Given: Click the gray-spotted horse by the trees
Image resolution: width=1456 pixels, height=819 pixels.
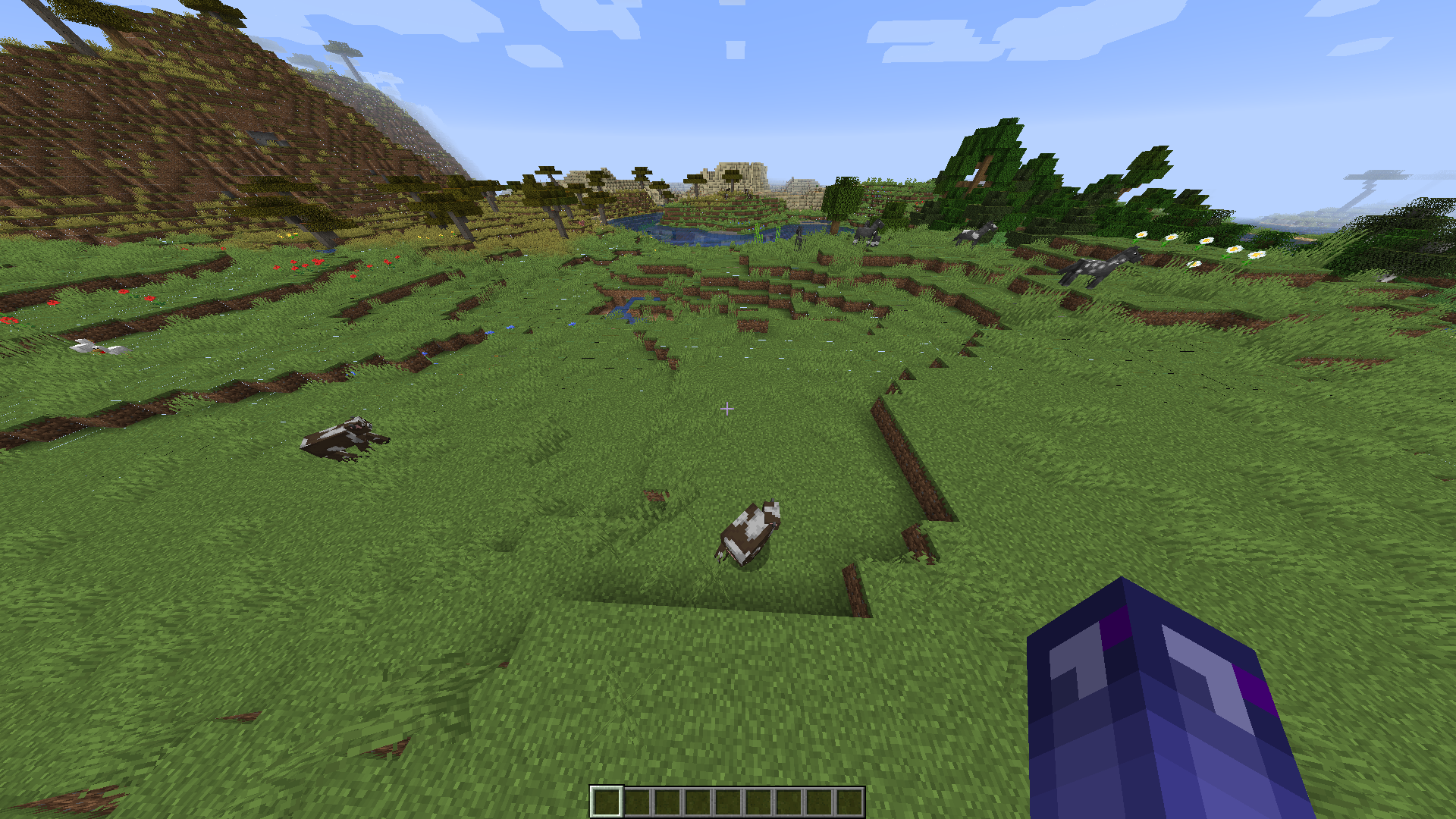Looking at the screenshot, I should pyautogui.click(x=973, y=234).
